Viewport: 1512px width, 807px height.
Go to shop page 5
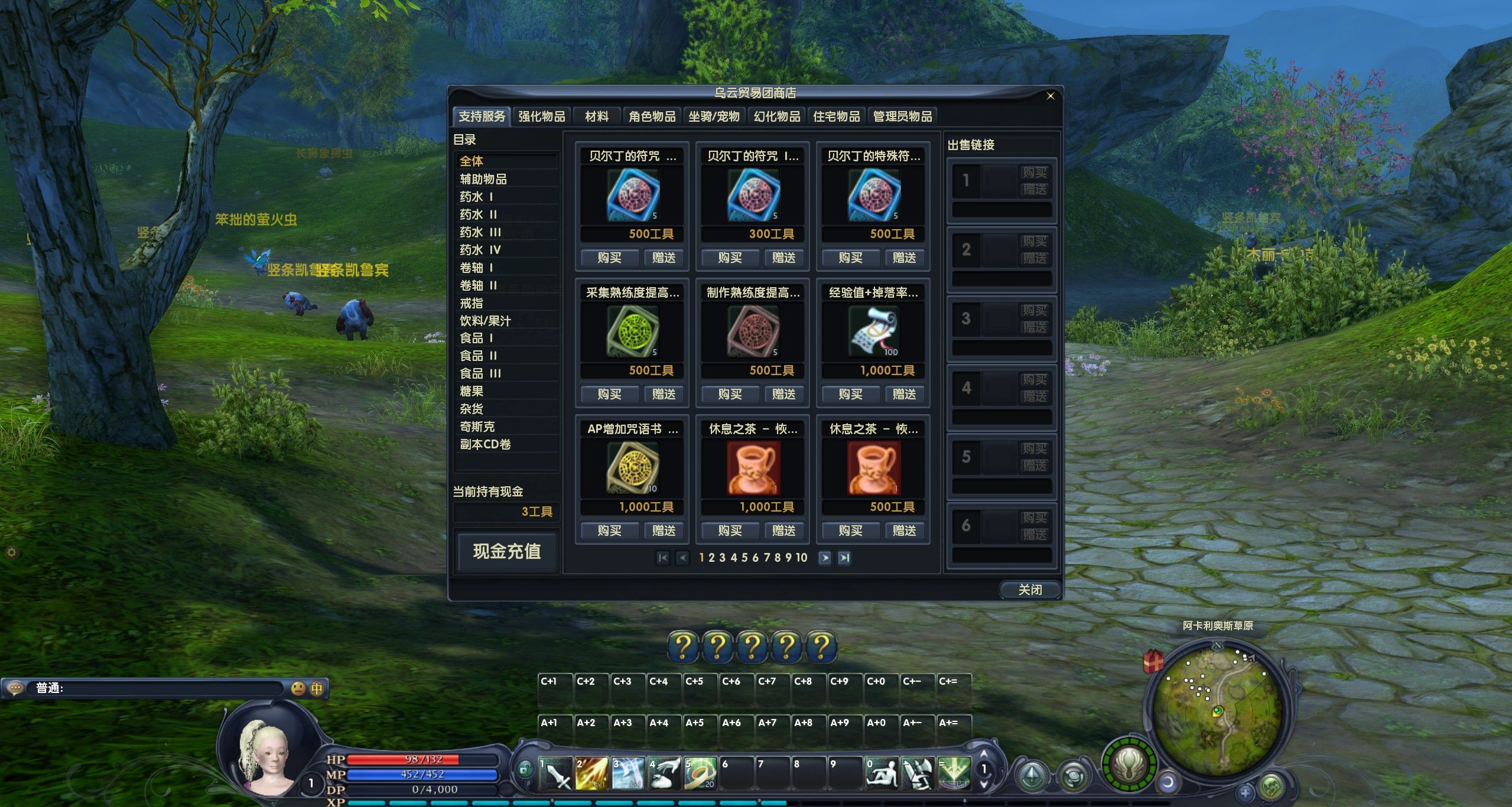[744, 558]
